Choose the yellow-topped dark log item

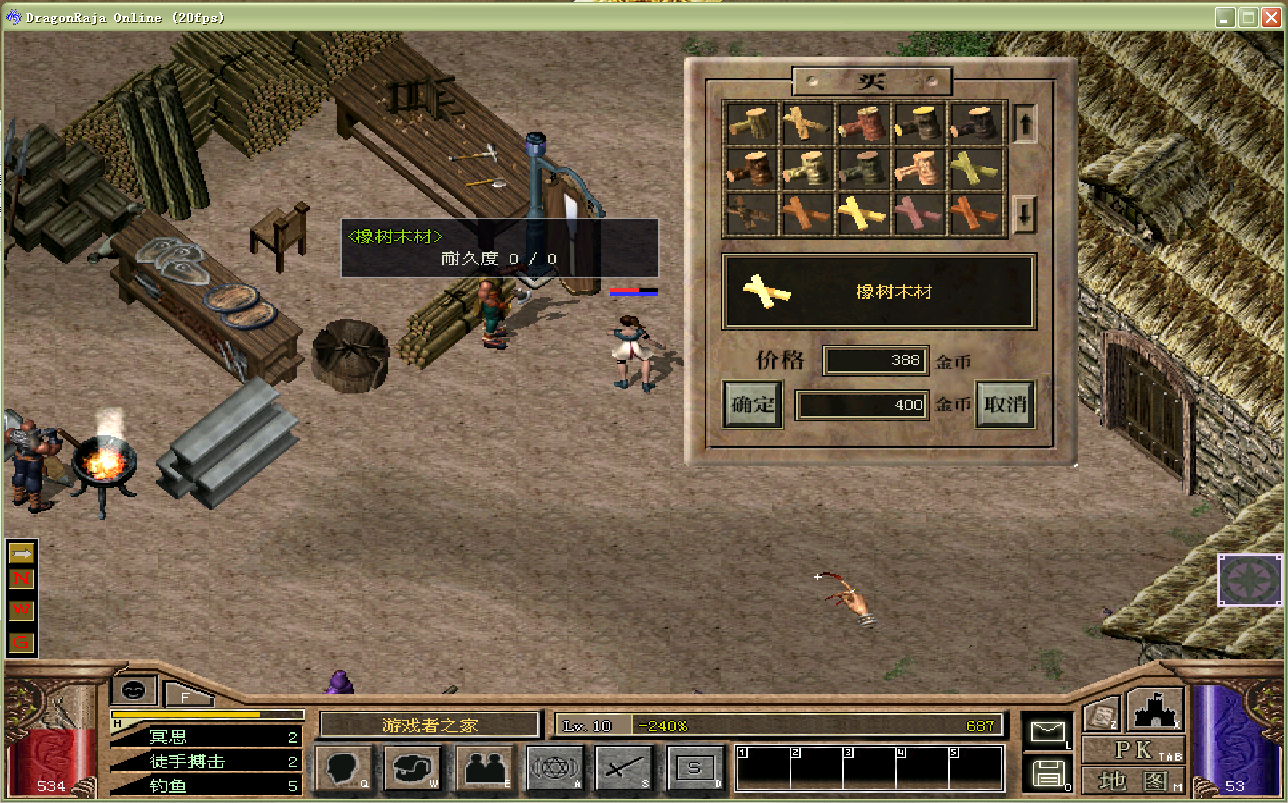(919, 124)
